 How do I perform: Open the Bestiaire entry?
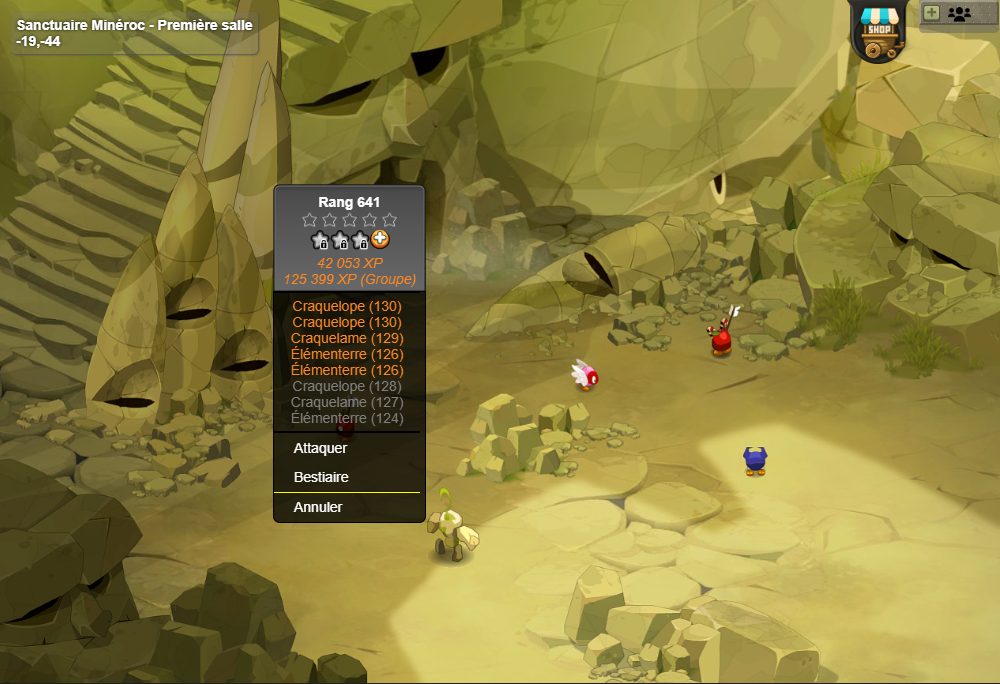tap(321, 477)
